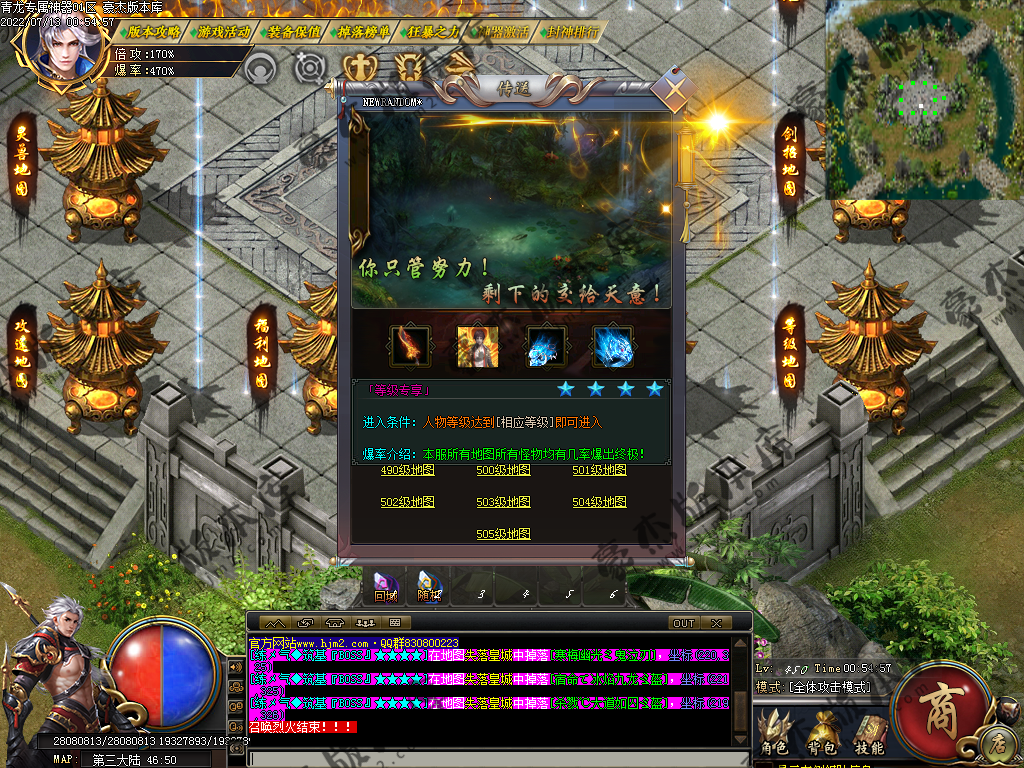The width and height of the screenshot is (1024, 768).
Task: Open the 角色 character panel
Action: tap(774, 734)
